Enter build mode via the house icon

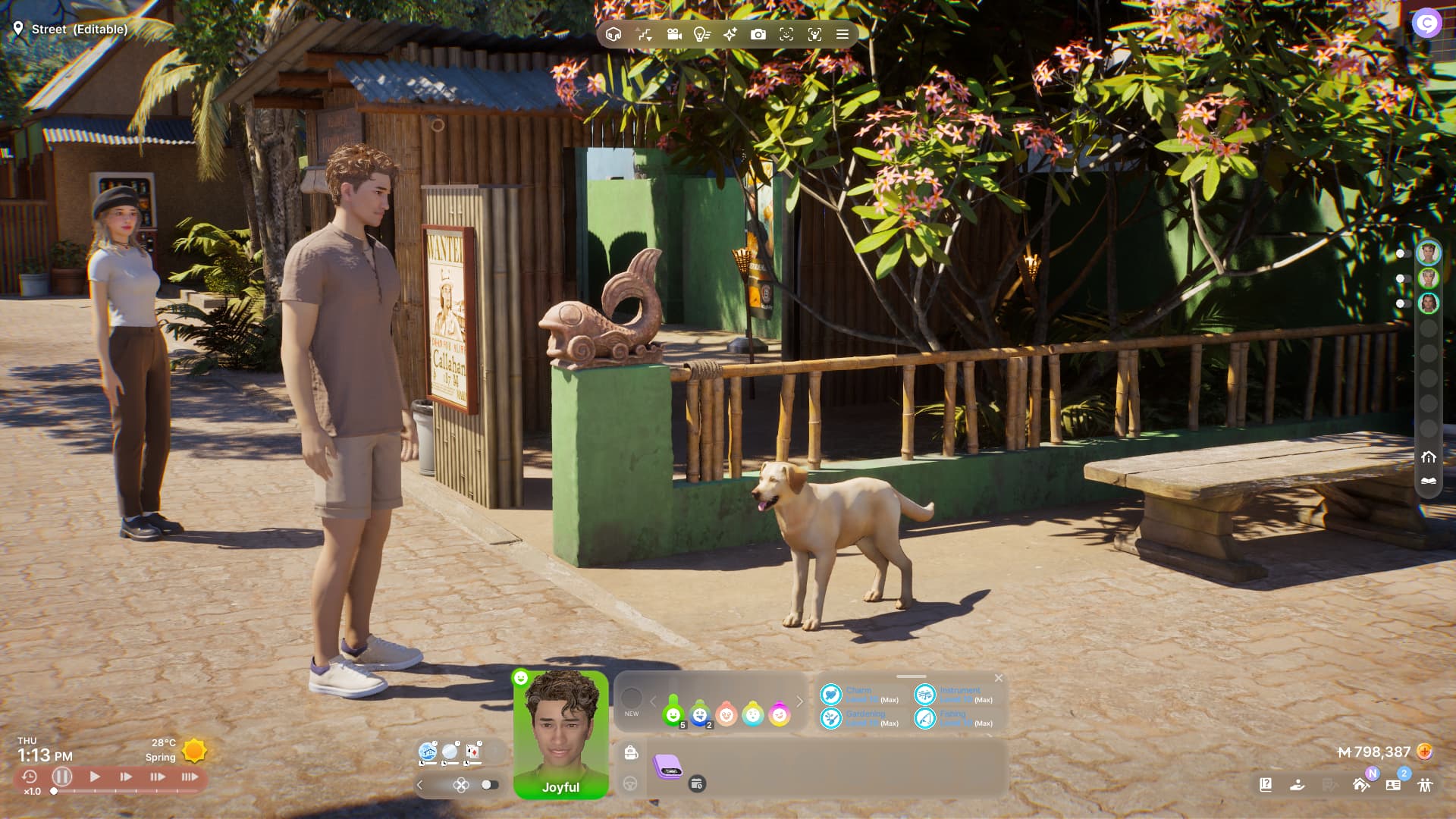click(613, 34)
